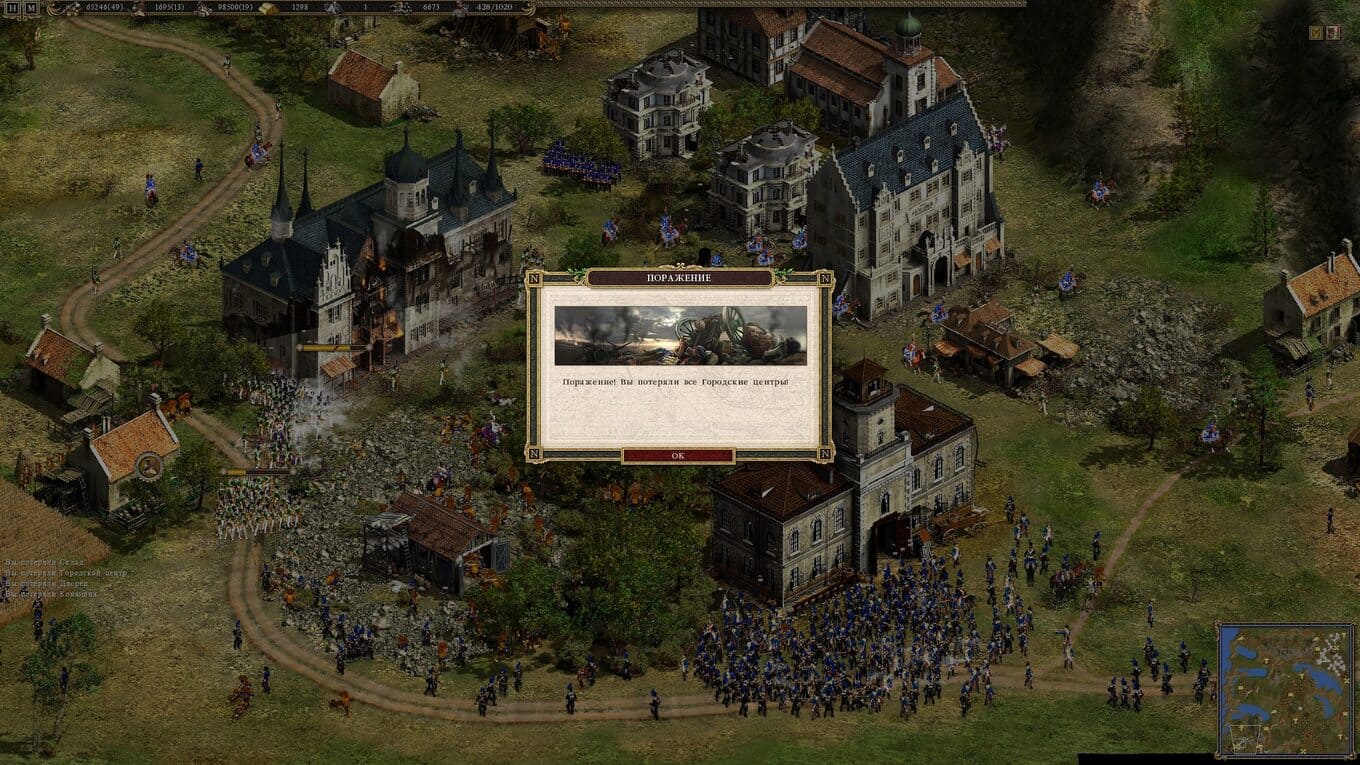The width and height of the screenshot is (1360, 765).
Task: Click the gold shield icon at top right
Action: coord(1316,33)
